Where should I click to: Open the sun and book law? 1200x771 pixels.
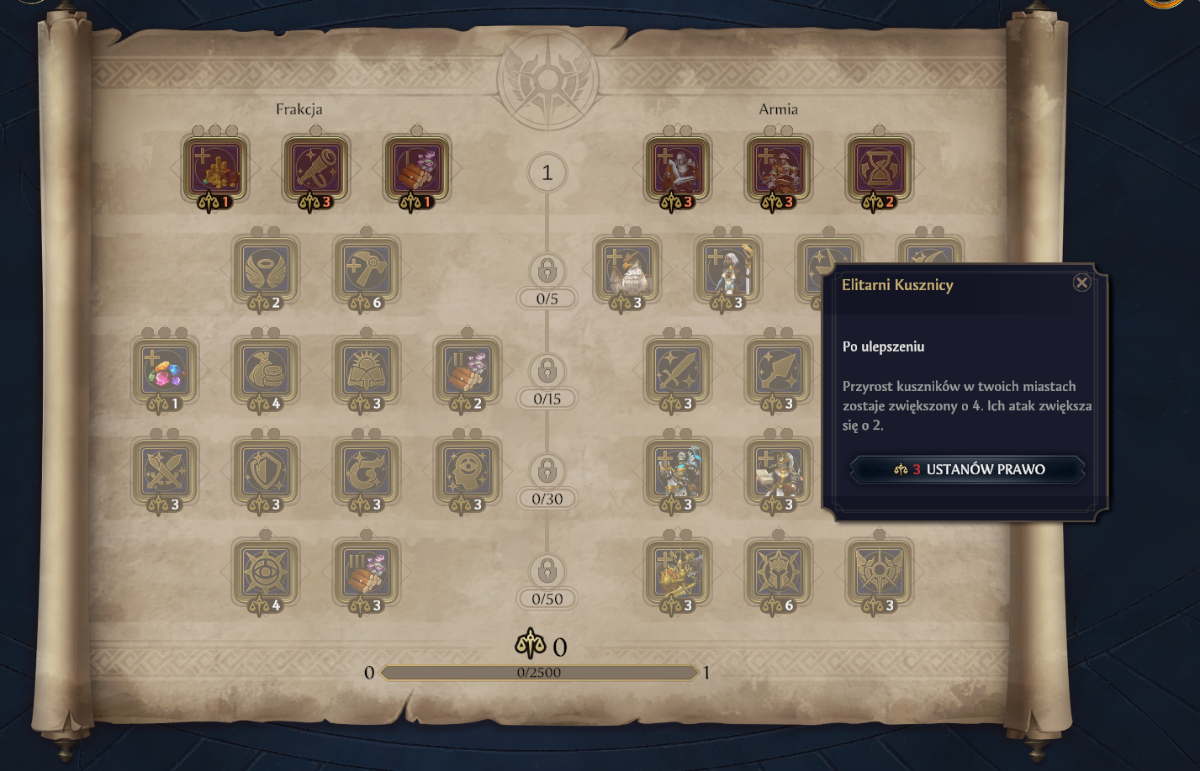(x=366, y=369)
